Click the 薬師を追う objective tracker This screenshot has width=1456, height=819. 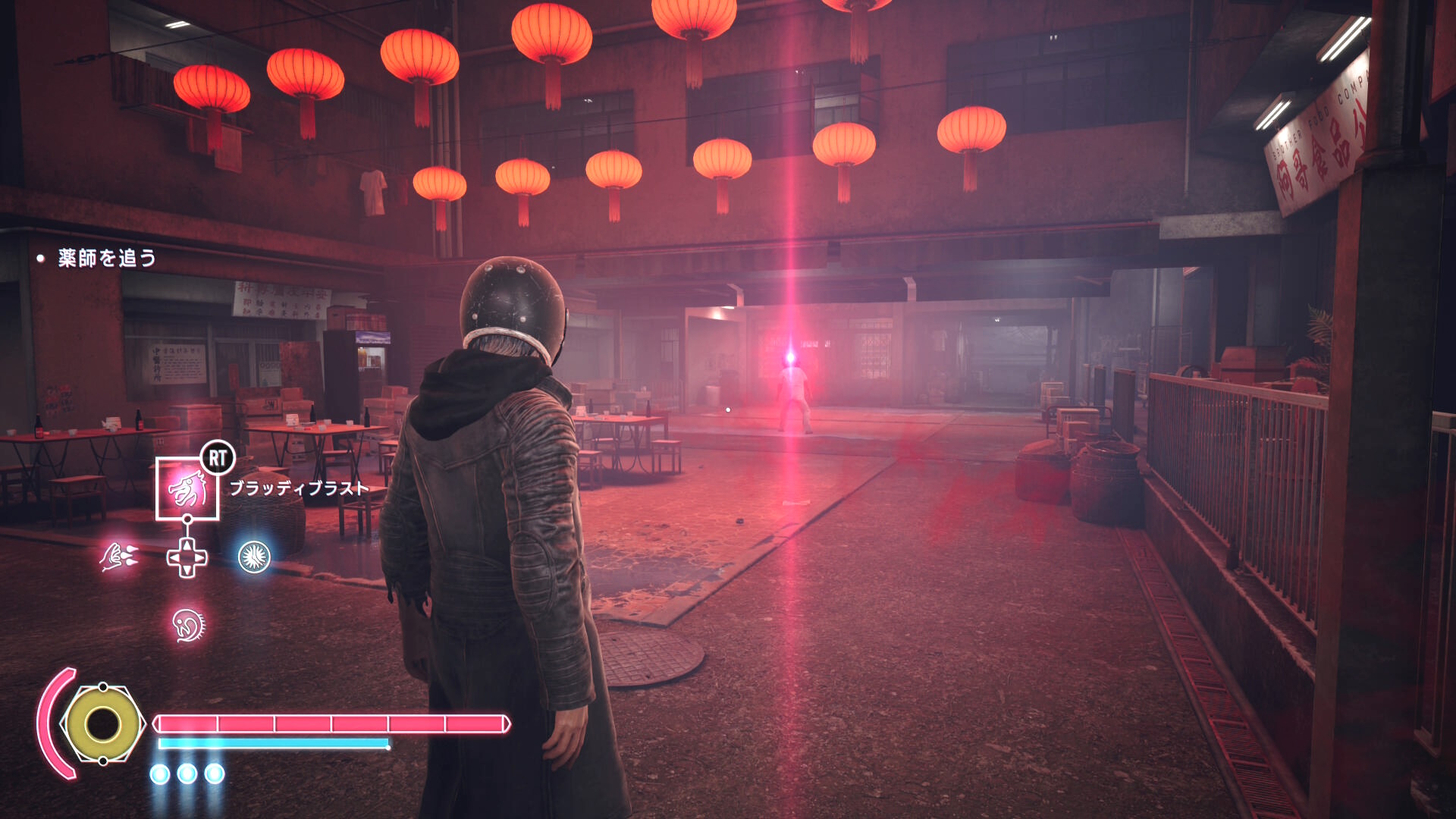pos(107,259)
